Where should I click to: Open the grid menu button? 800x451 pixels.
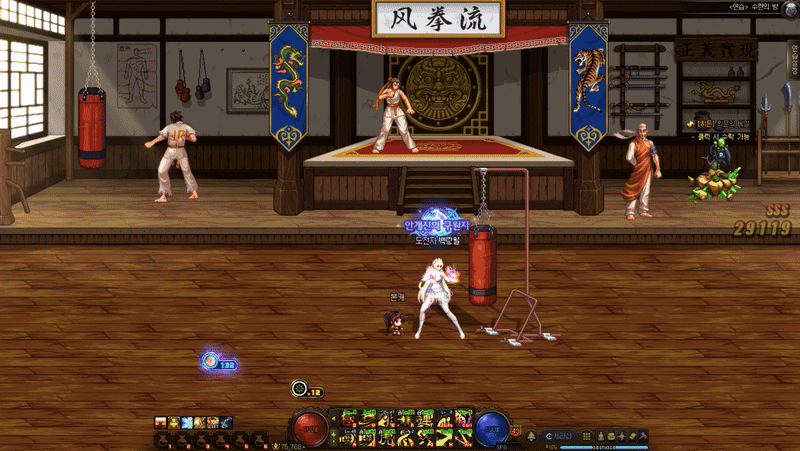click(x=587, y=436)
